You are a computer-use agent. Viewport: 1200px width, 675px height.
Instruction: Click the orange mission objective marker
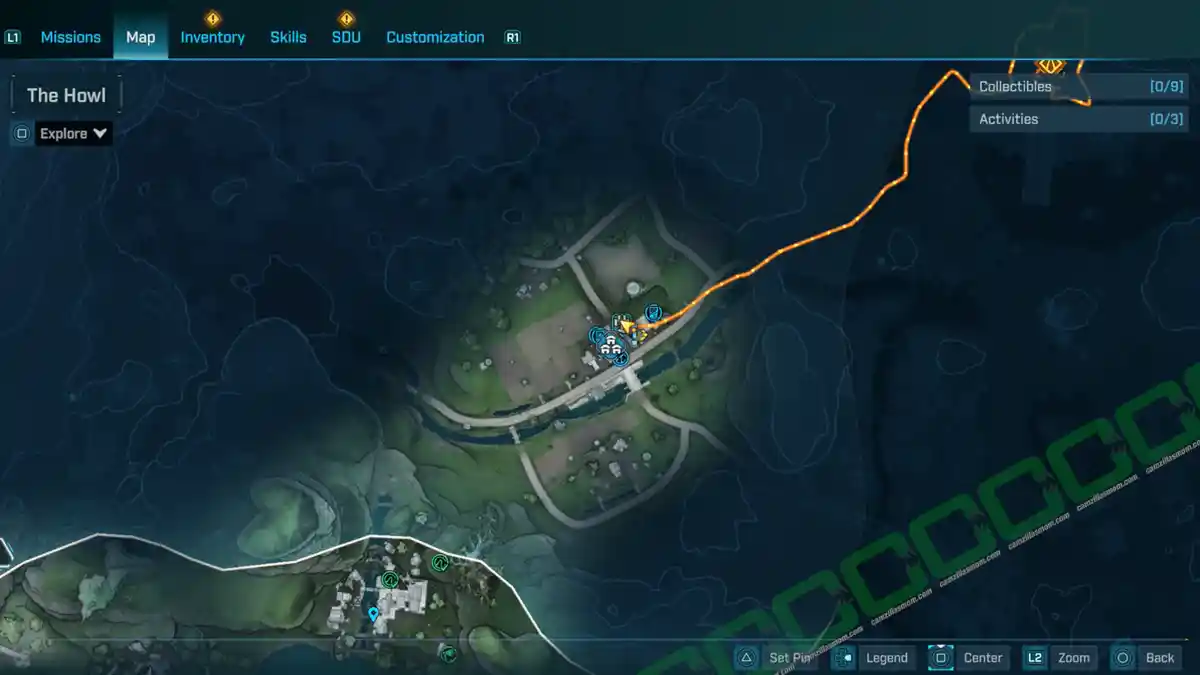coord(1050,66)
